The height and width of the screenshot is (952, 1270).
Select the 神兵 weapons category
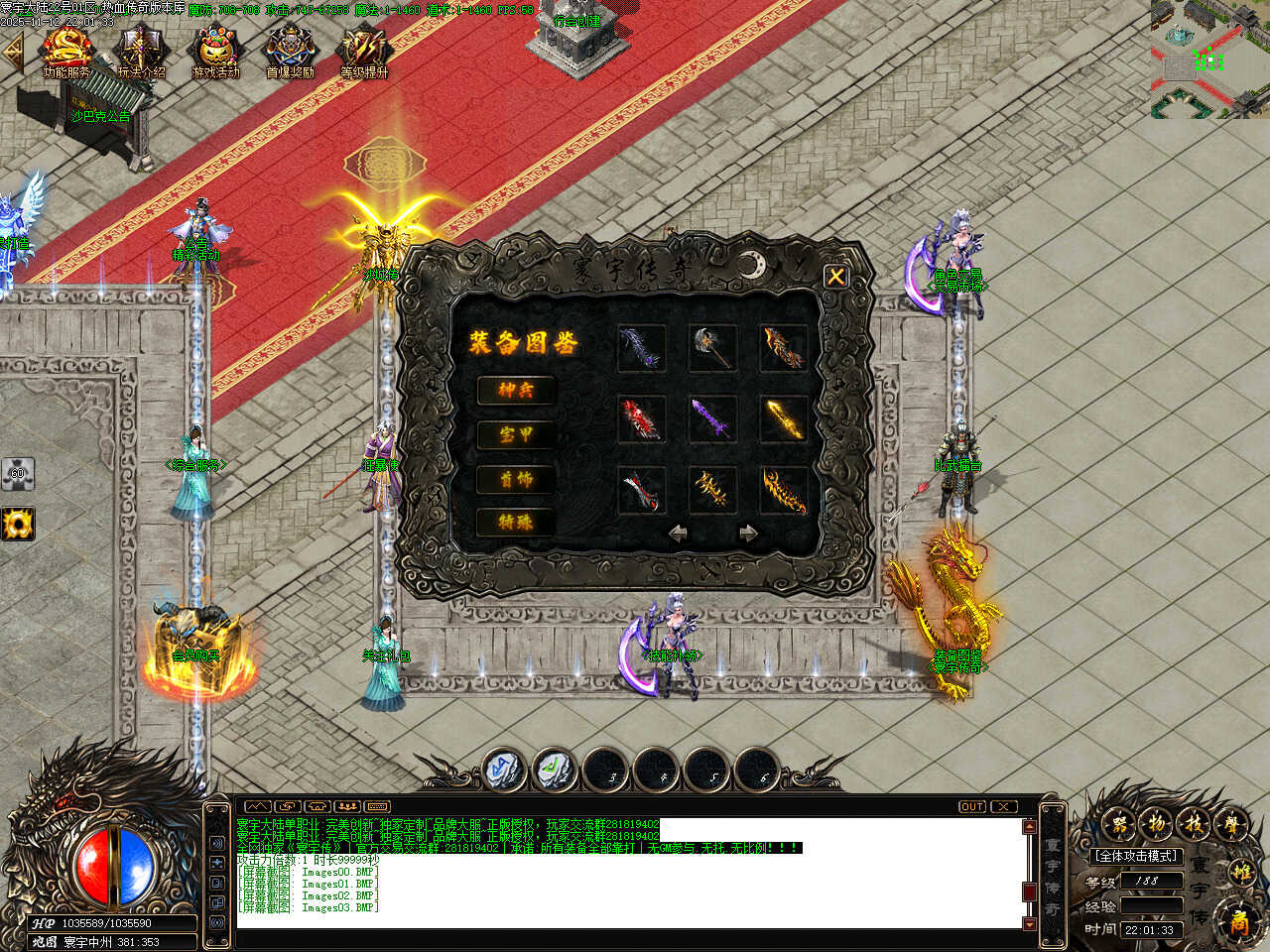click(515, 391)
